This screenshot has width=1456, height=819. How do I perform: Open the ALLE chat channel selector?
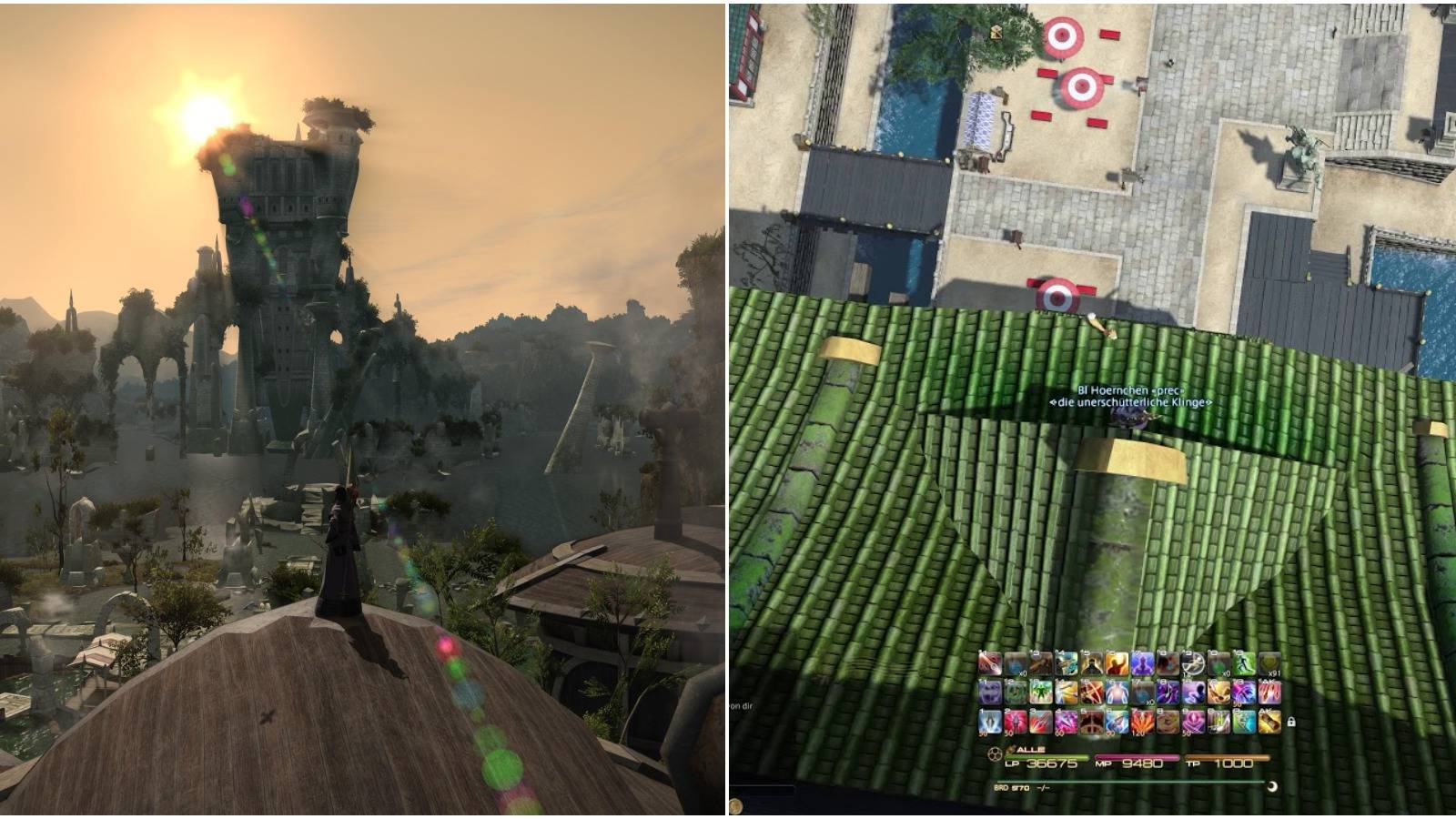tap(1029, 749)
